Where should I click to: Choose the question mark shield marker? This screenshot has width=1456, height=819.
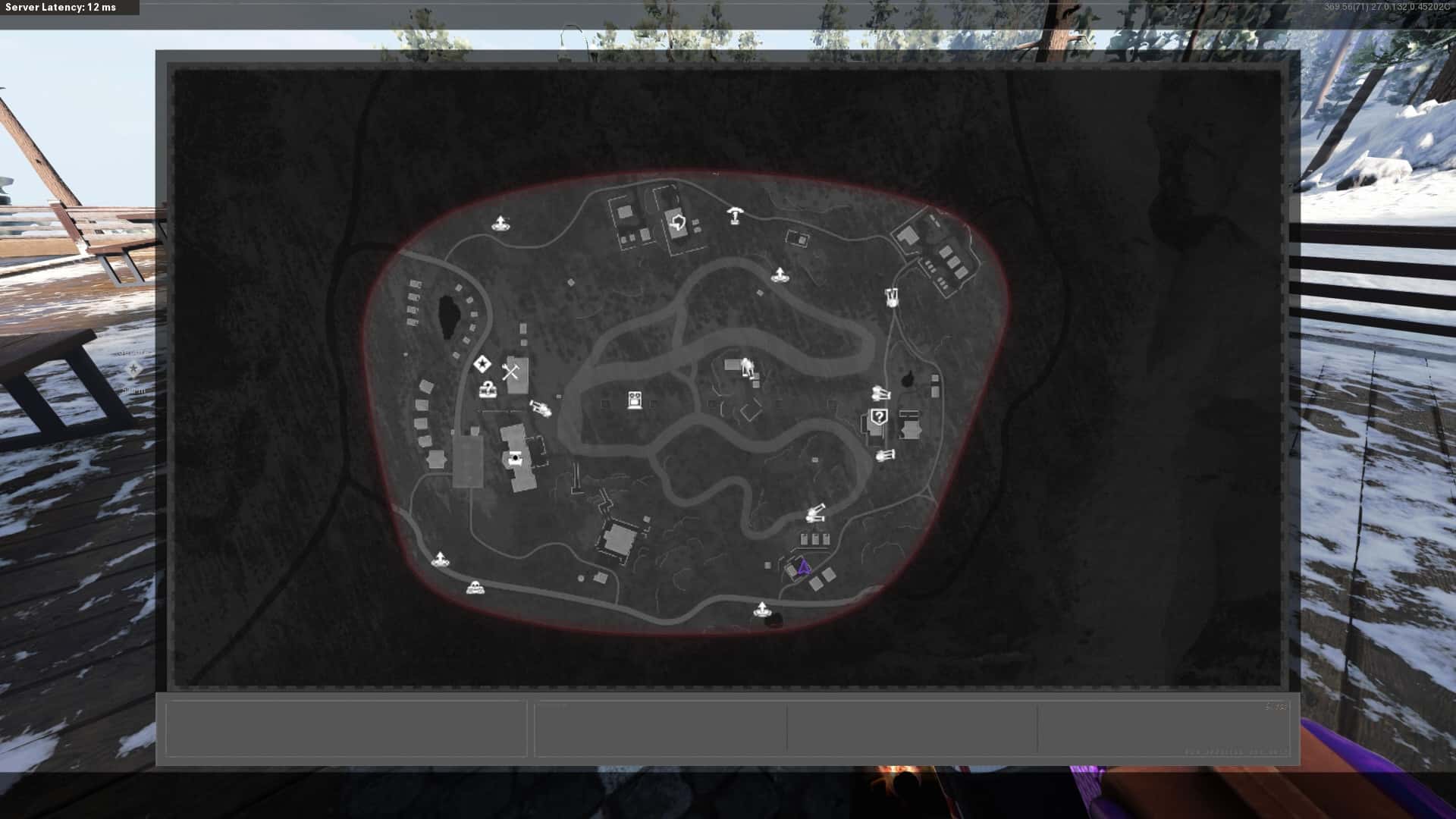coord(879,416)
